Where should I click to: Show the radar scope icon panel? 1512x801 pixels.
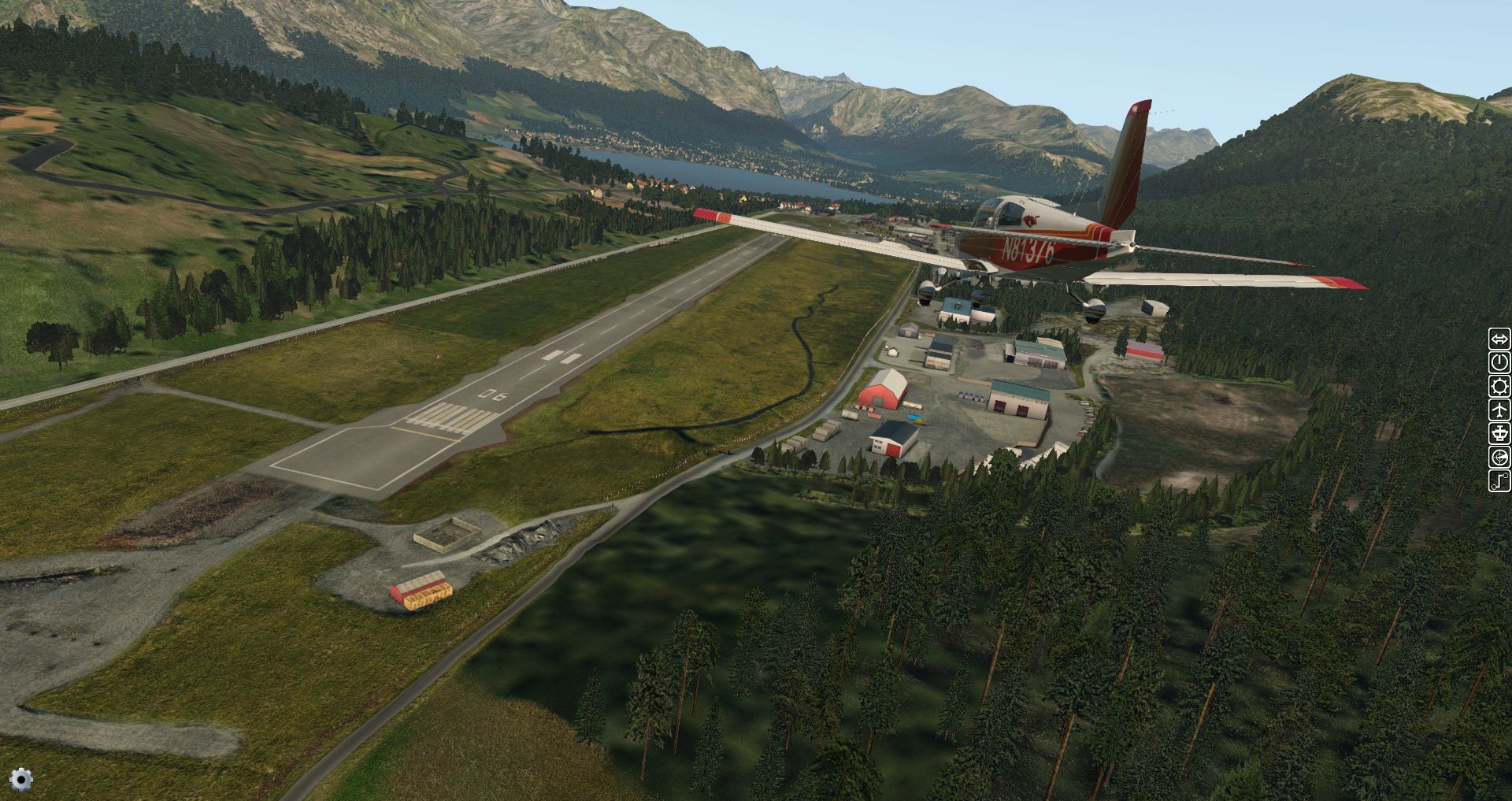1499,457
